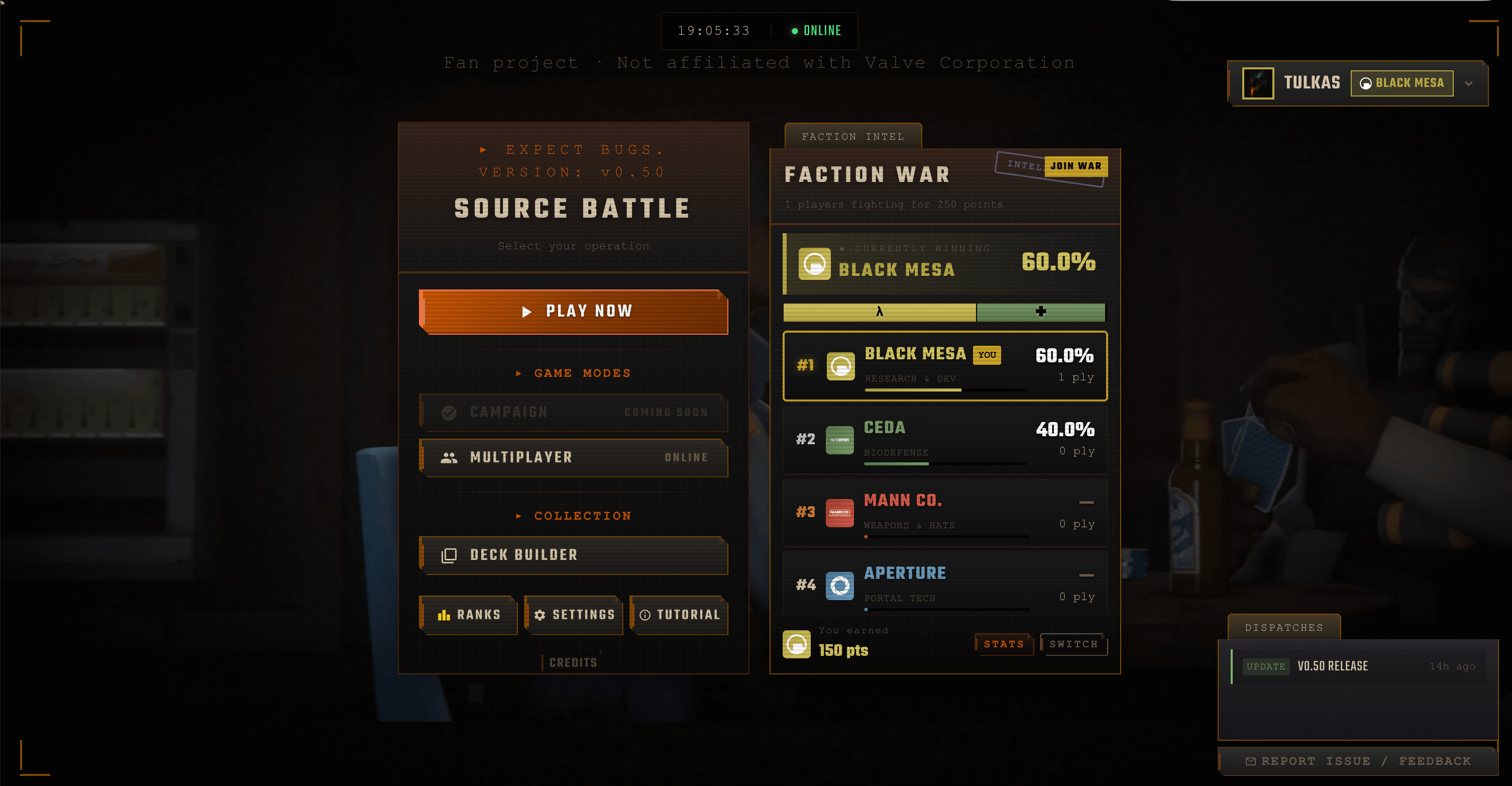This screenshot has width=1512, height=786.
Task: Click the Aperture portal icon
Action: (840, 584)
